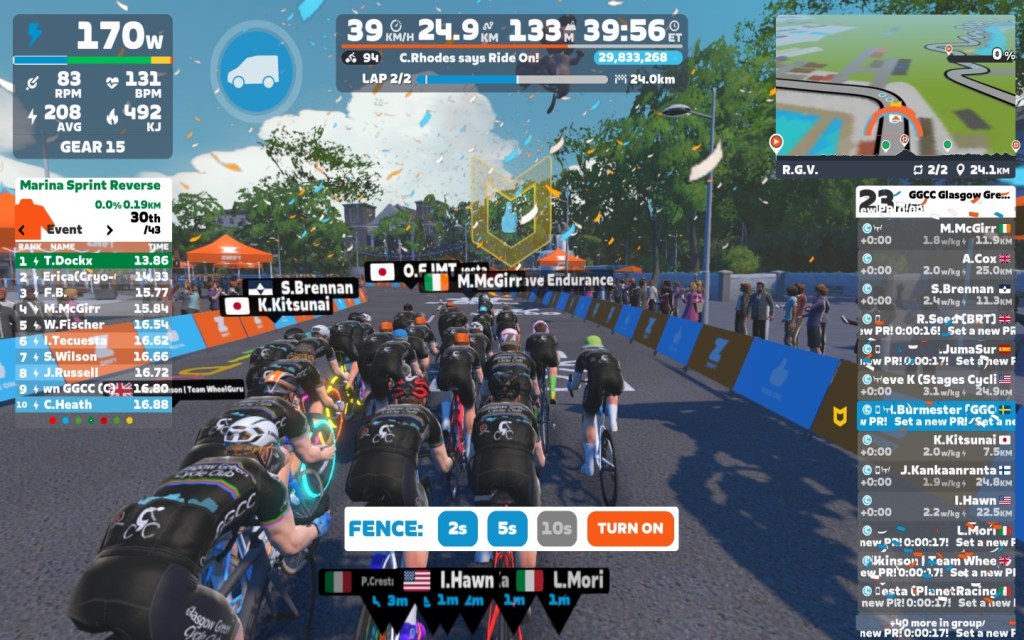This screenshot has width=1024, height=640.
Task: Choose the 5s fence option
Action: tap(507, 528)
